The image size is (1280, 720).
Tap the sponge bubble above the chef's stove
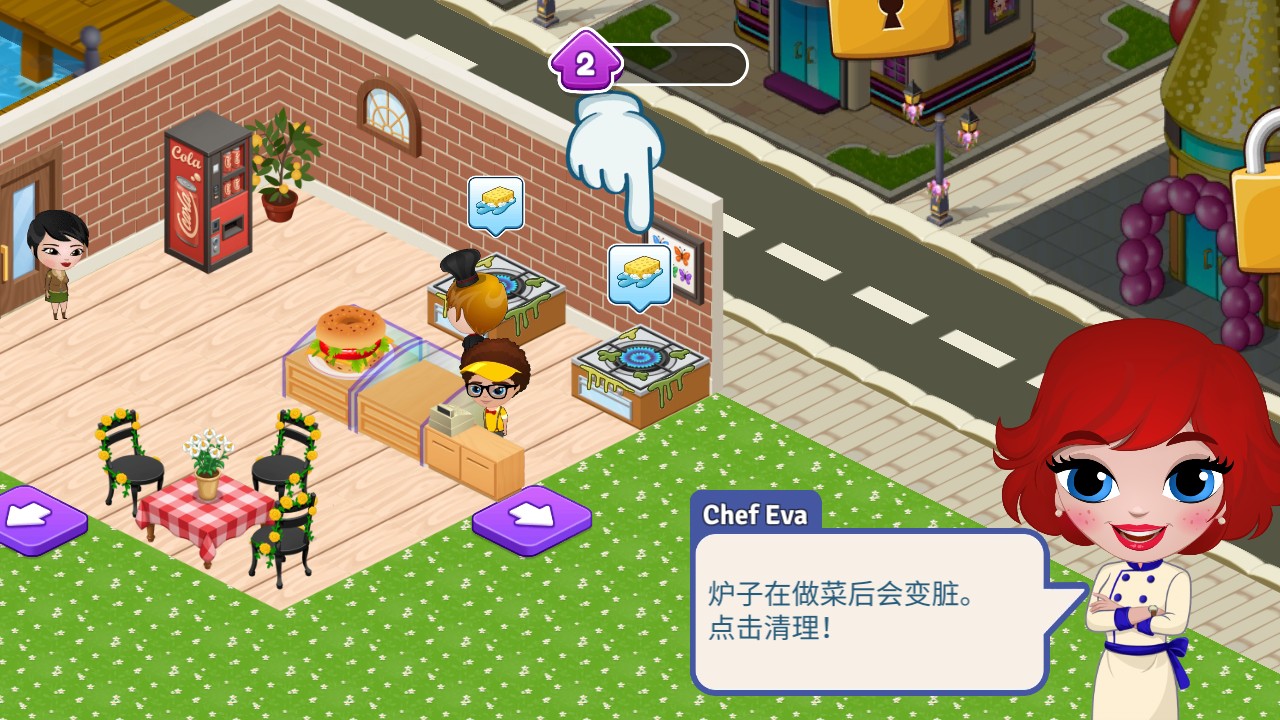[x=496, y=205]
